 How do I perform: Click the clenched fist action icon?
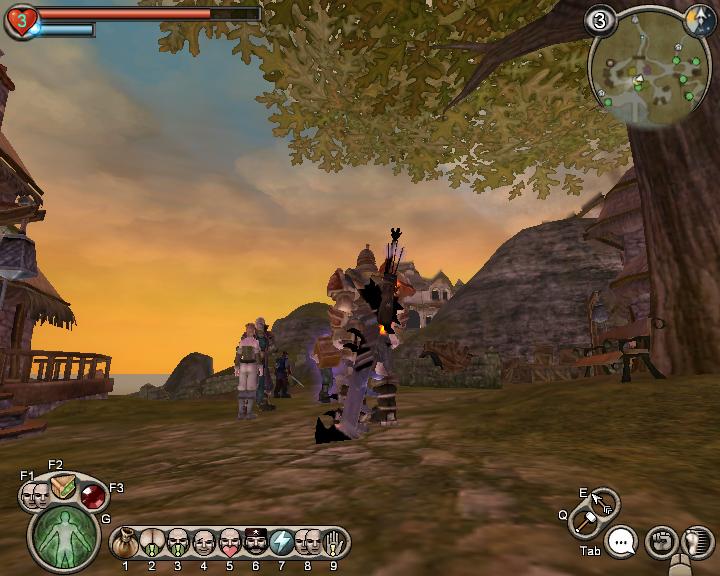click(x=660, y=543)
